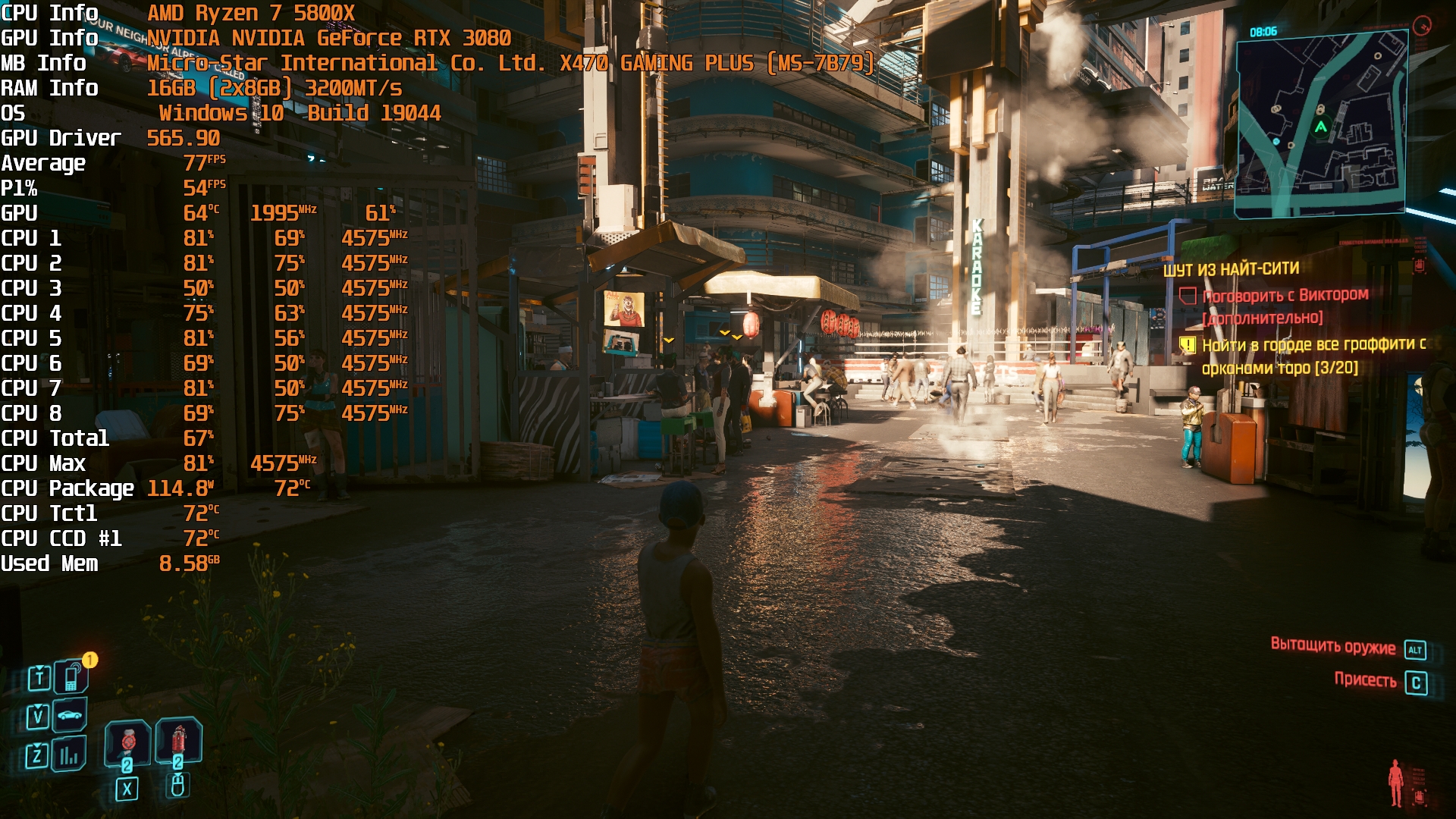Image resolution: width=1456 pixels, height=819 pixels.
Task: Select the car vehicle-call icon
Action: click(x=70, y=715)
